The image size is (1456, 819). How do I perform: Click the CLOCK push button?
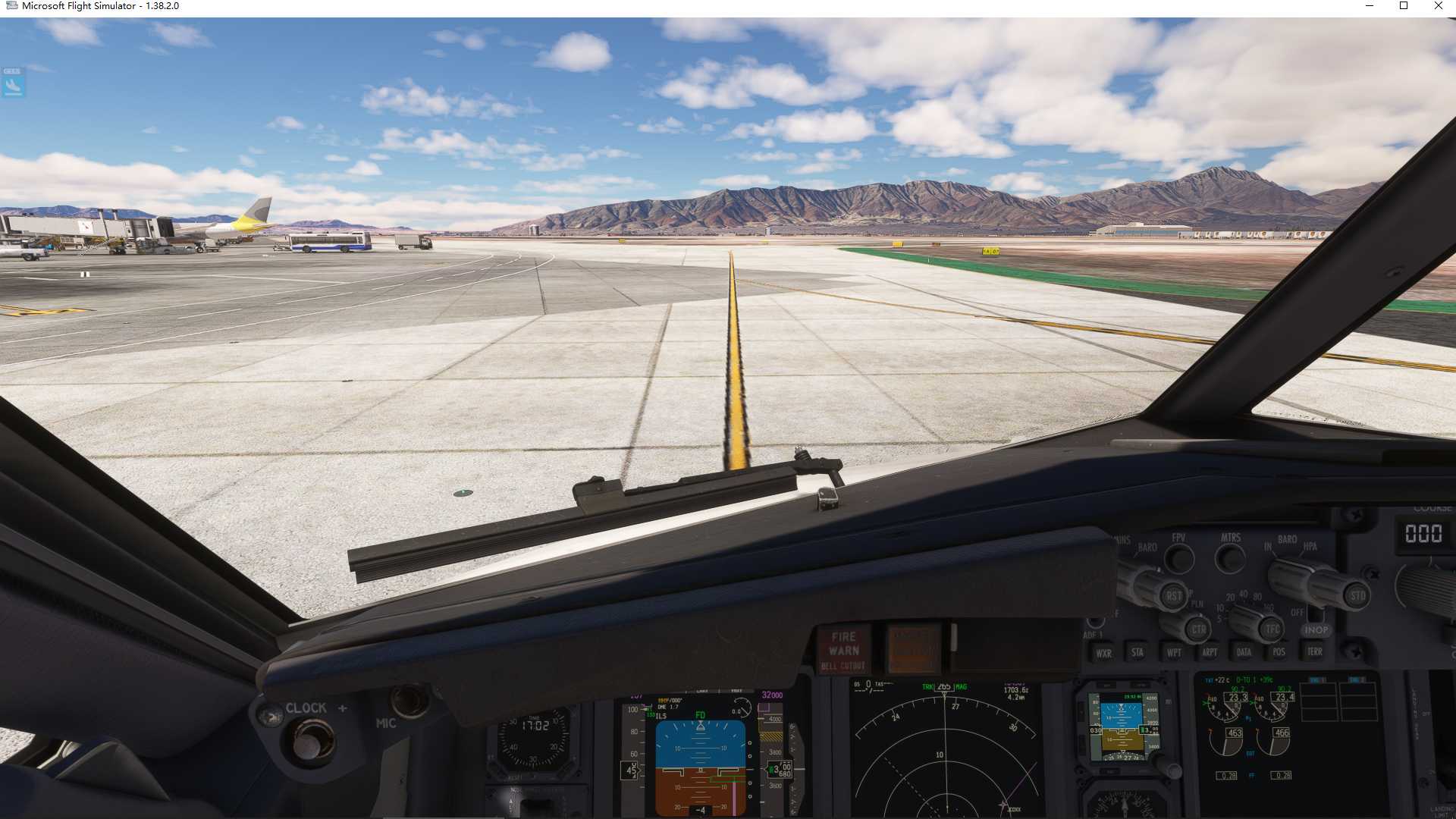click(307, 741)
